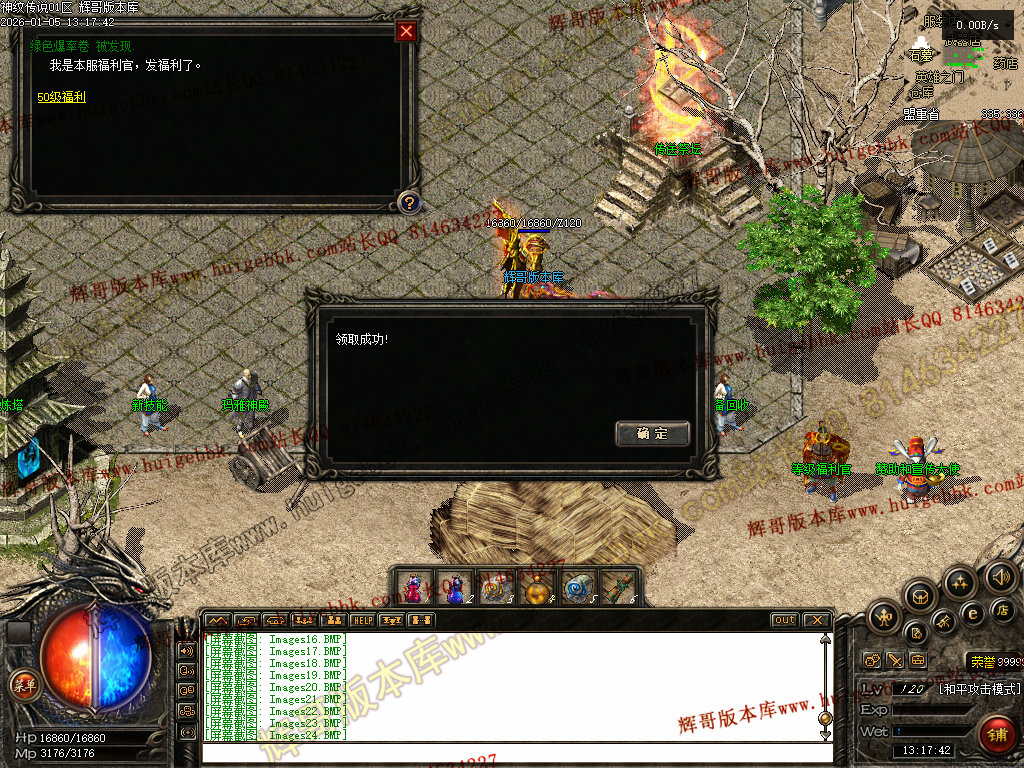1024x768 pixels.
Task: Open the bag inventory chest icon
Action: 921,598
